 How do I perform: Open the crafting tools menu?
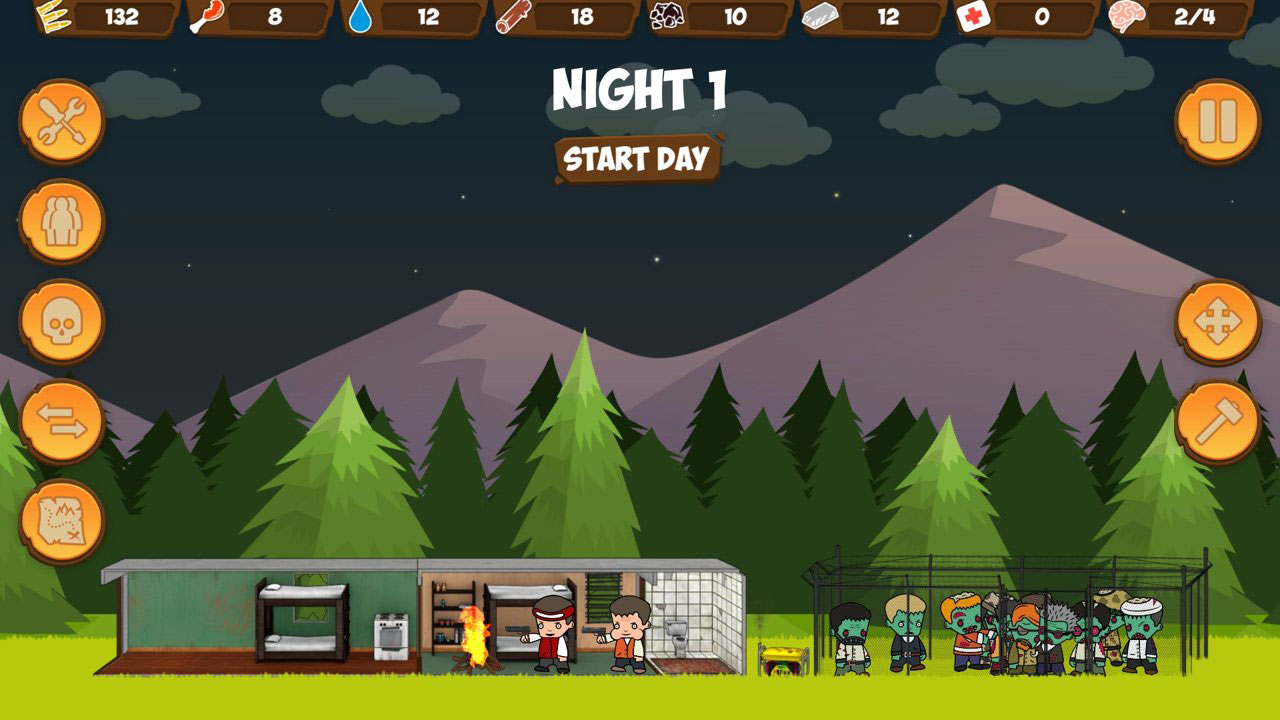point(61,118)
